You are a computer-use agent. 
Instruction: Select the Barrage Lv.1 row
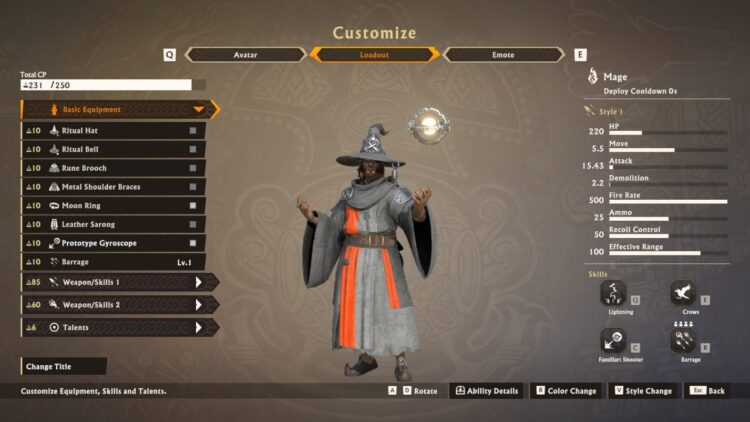click(x=112, y=262)
